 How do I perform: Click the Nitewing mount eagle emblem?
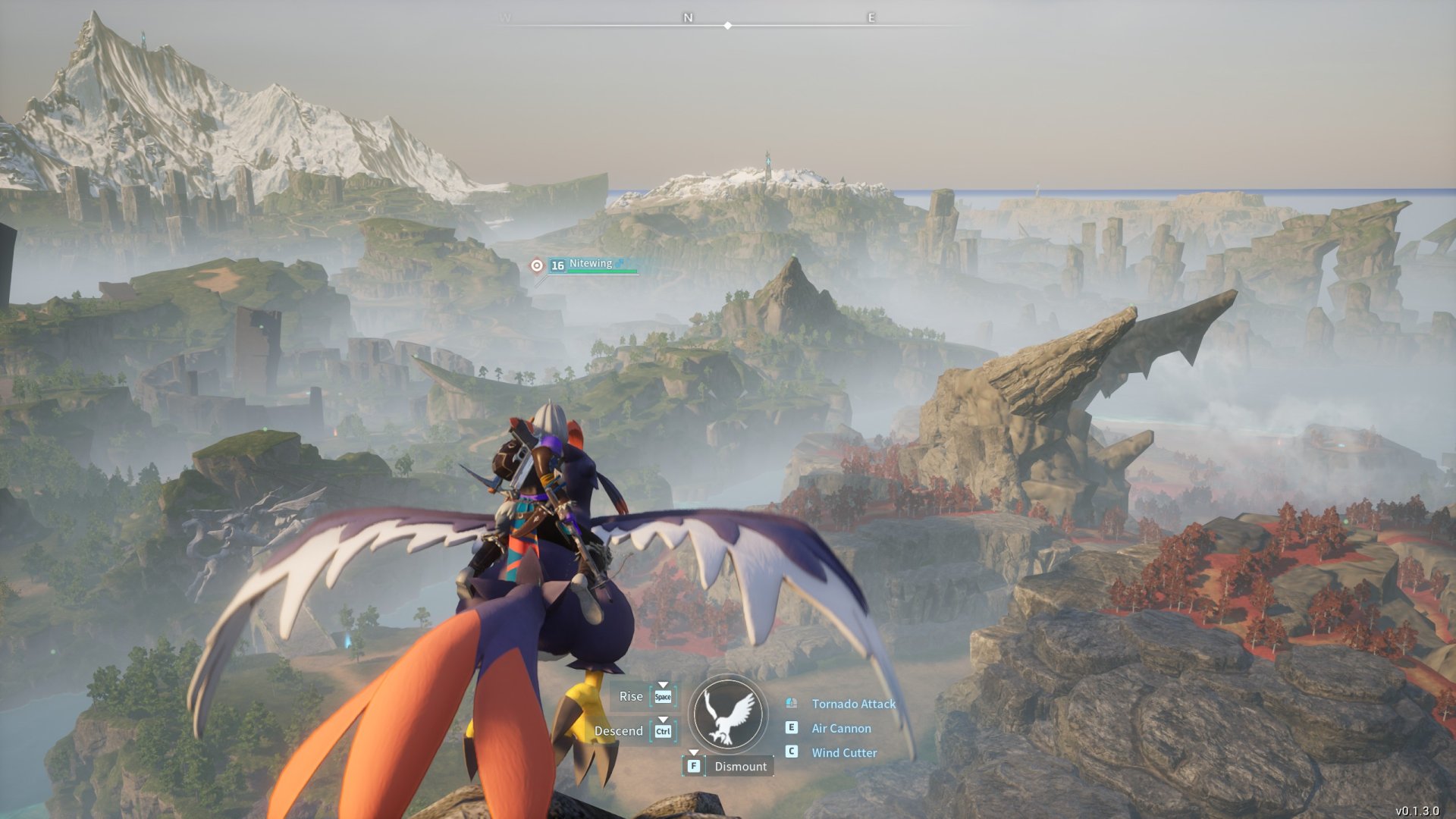tap(728, 715)
